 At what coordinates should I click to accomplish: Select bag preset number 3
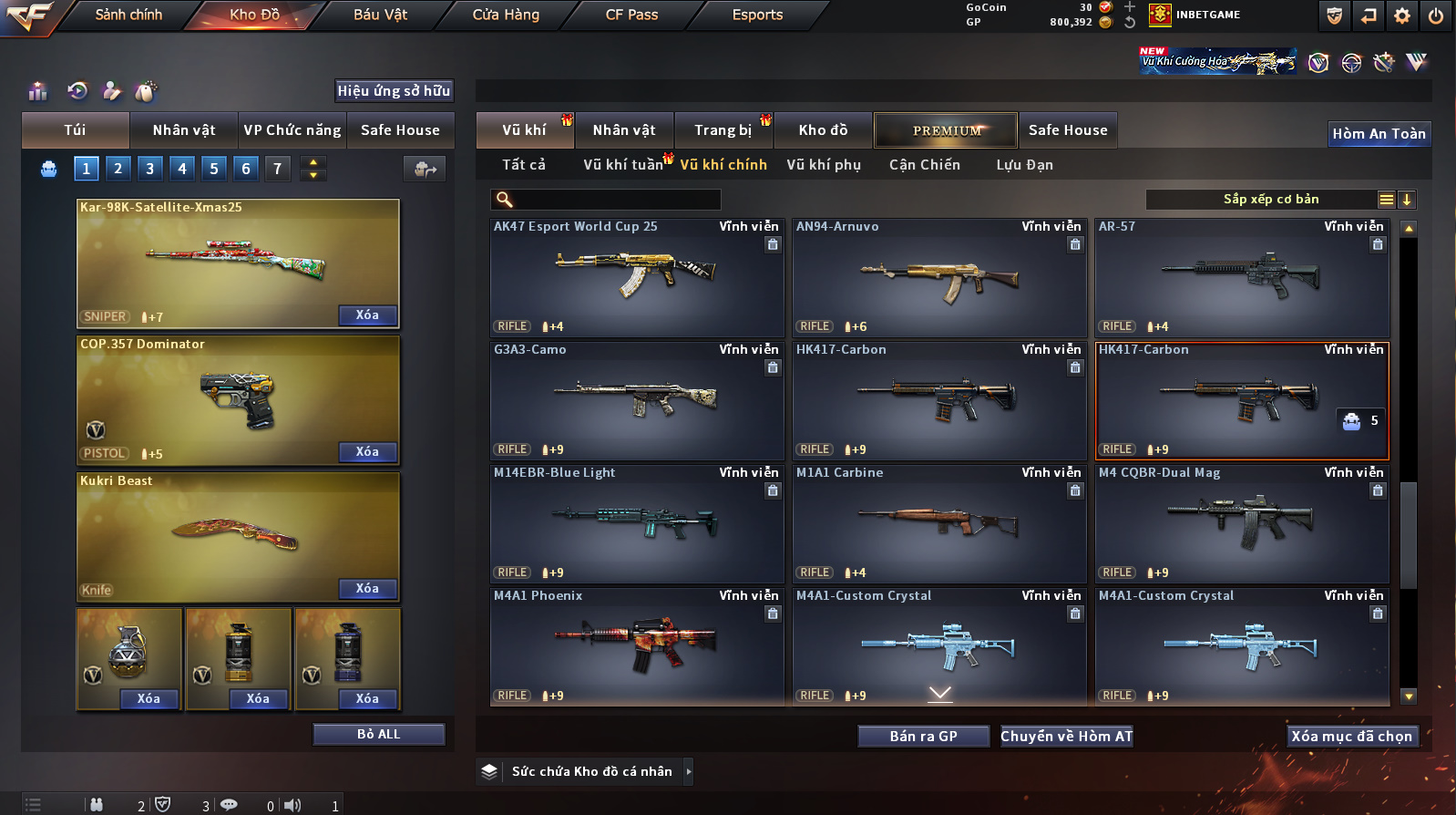point(150,169)
